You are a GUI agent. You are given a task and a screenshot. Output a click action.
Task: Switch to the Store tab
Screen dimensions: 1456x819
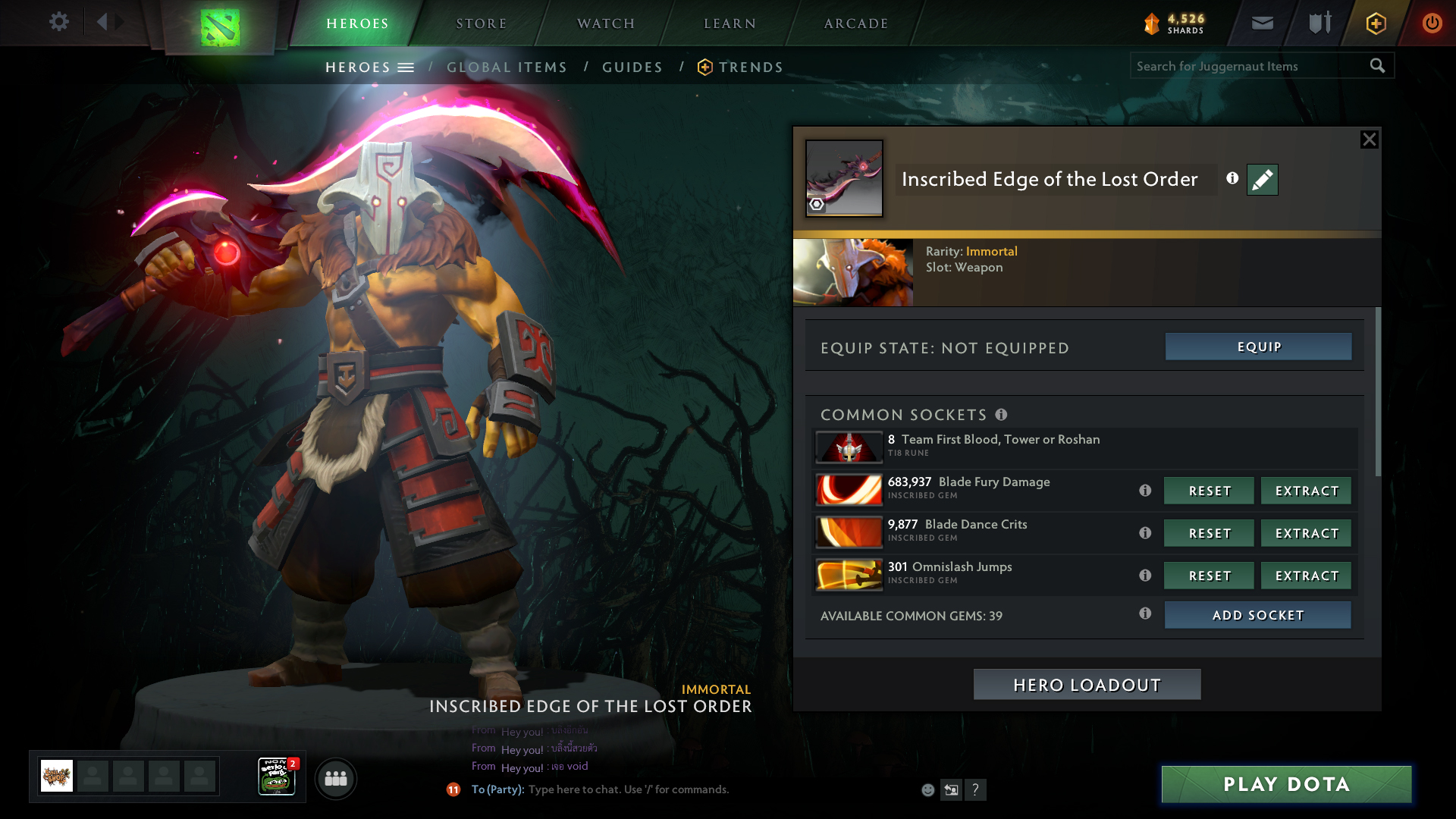coord(481,24)
